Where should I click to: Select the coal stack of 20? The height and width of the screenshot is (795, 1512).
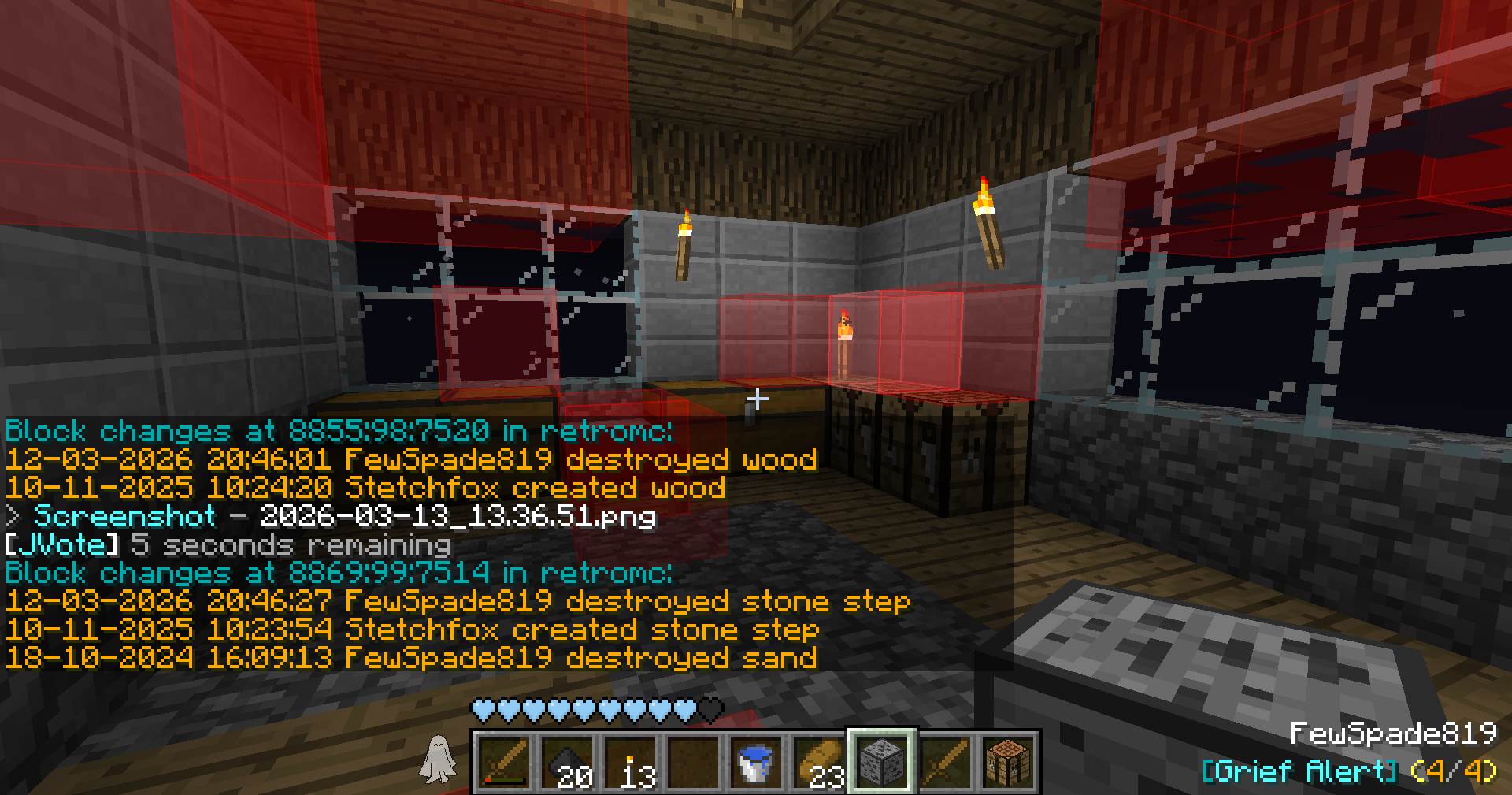point(567,762)
